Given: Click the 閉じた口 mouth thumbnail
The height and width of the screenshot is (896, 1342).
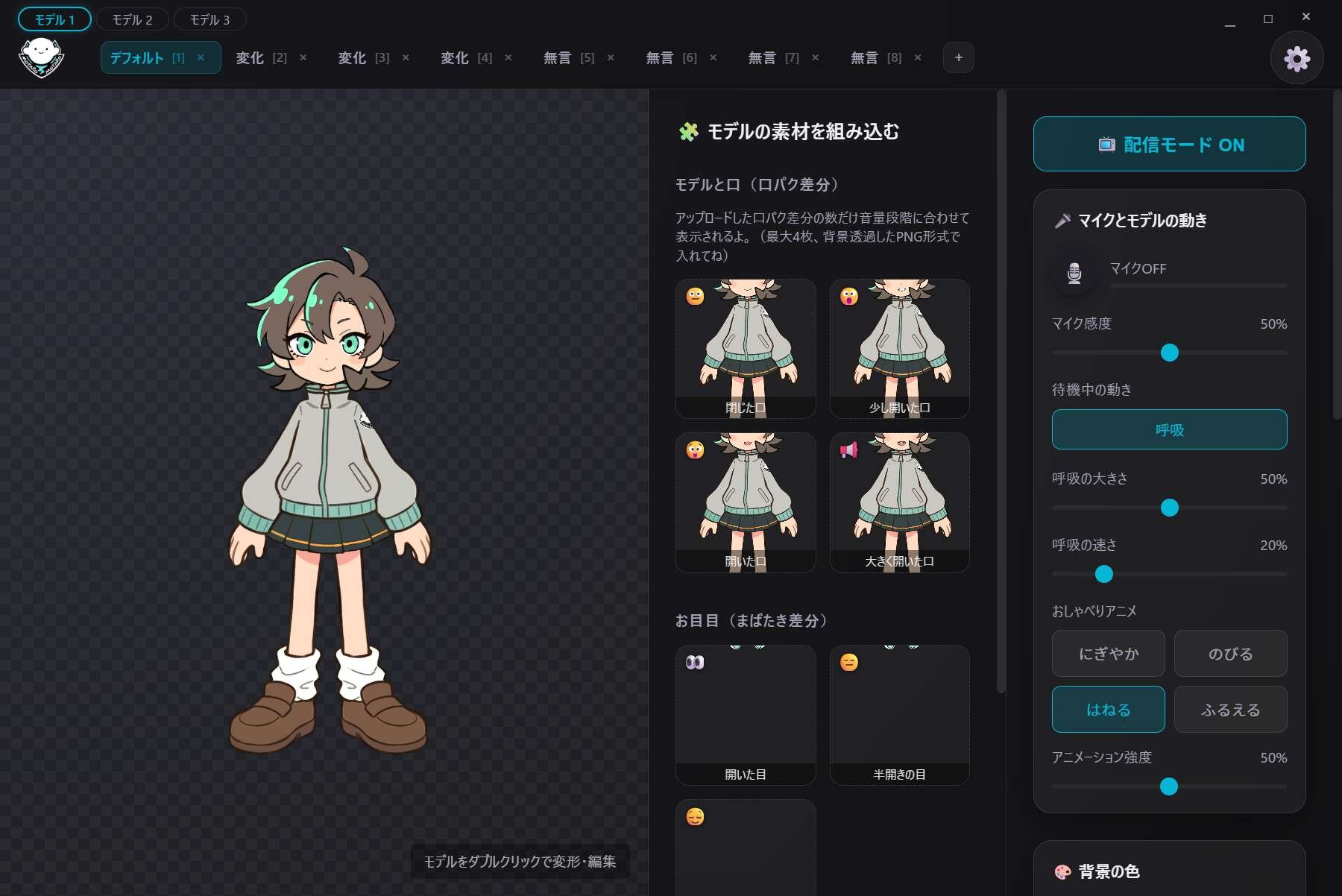Looking at the screenshot, I should point(746,348).
